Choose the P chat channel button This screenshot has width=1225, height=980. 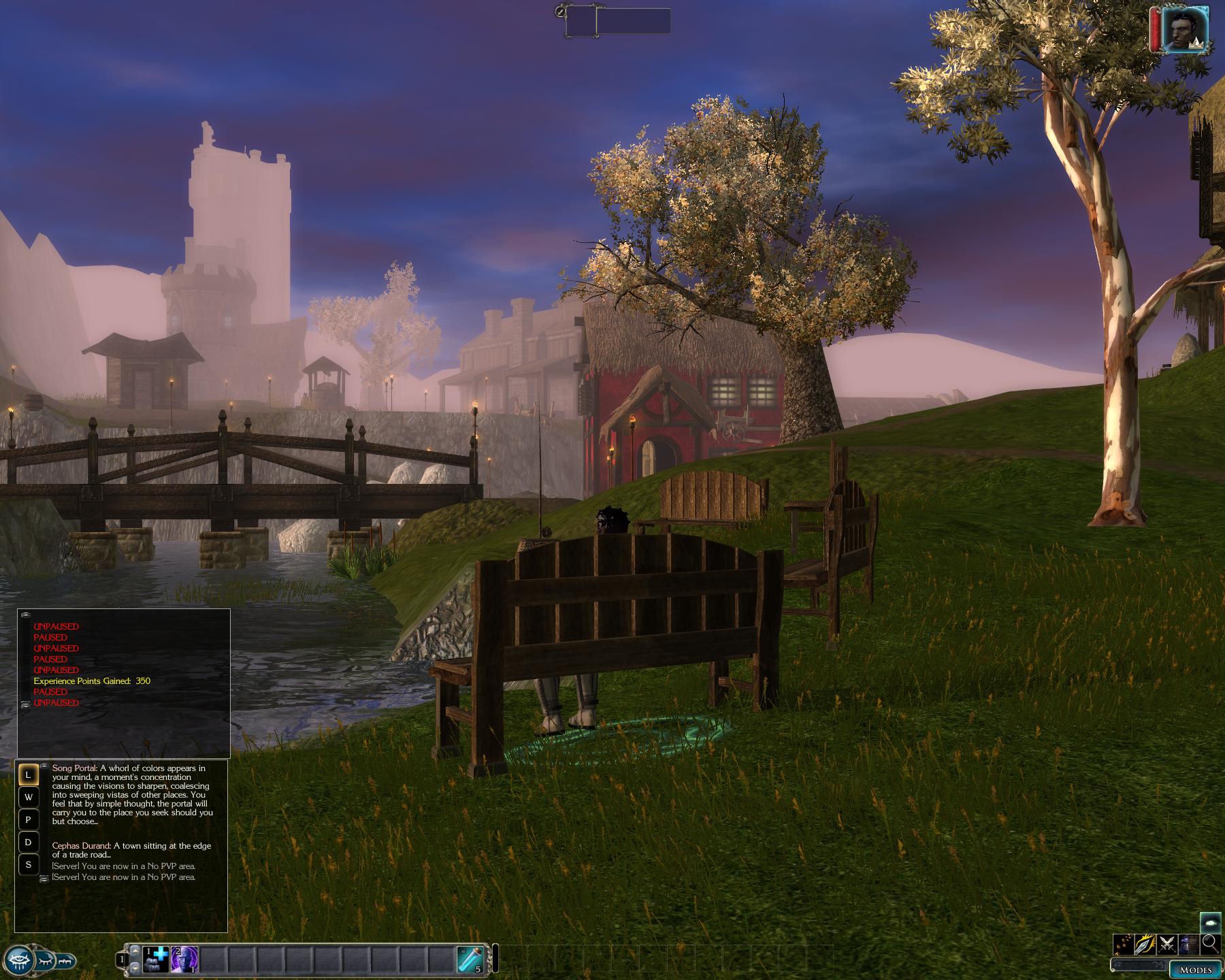[x=28, y=820]
